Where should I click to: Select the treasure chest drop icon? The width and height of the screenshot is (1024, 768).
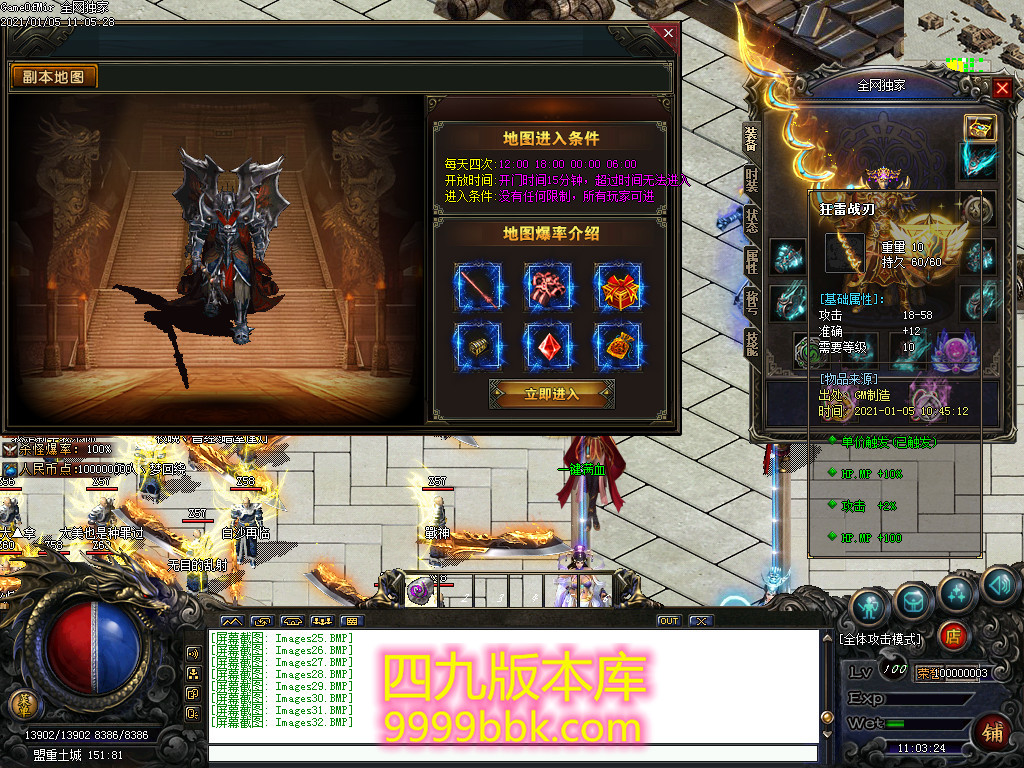478,346
